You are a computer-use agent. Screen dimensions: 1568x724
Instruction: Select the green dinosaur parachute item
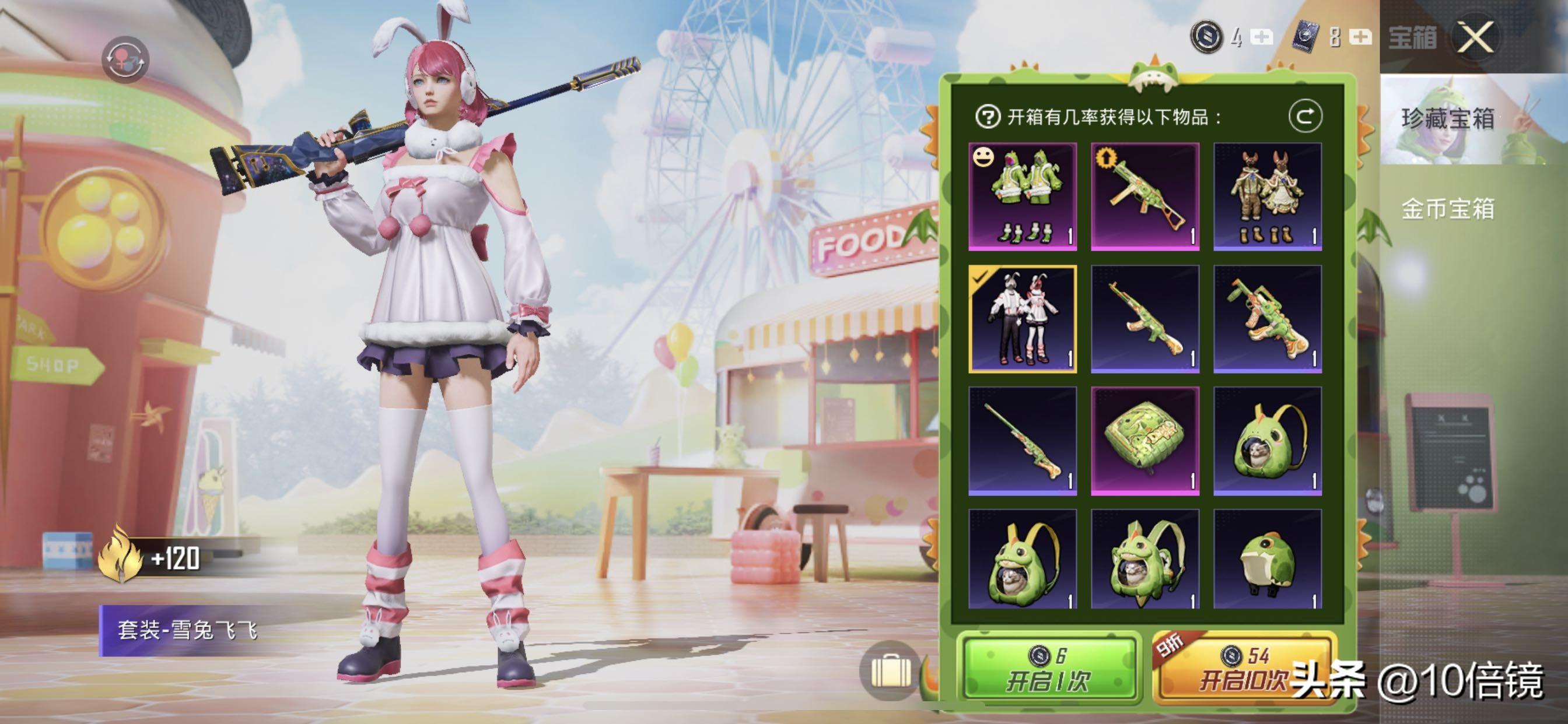pos(1145,441)
